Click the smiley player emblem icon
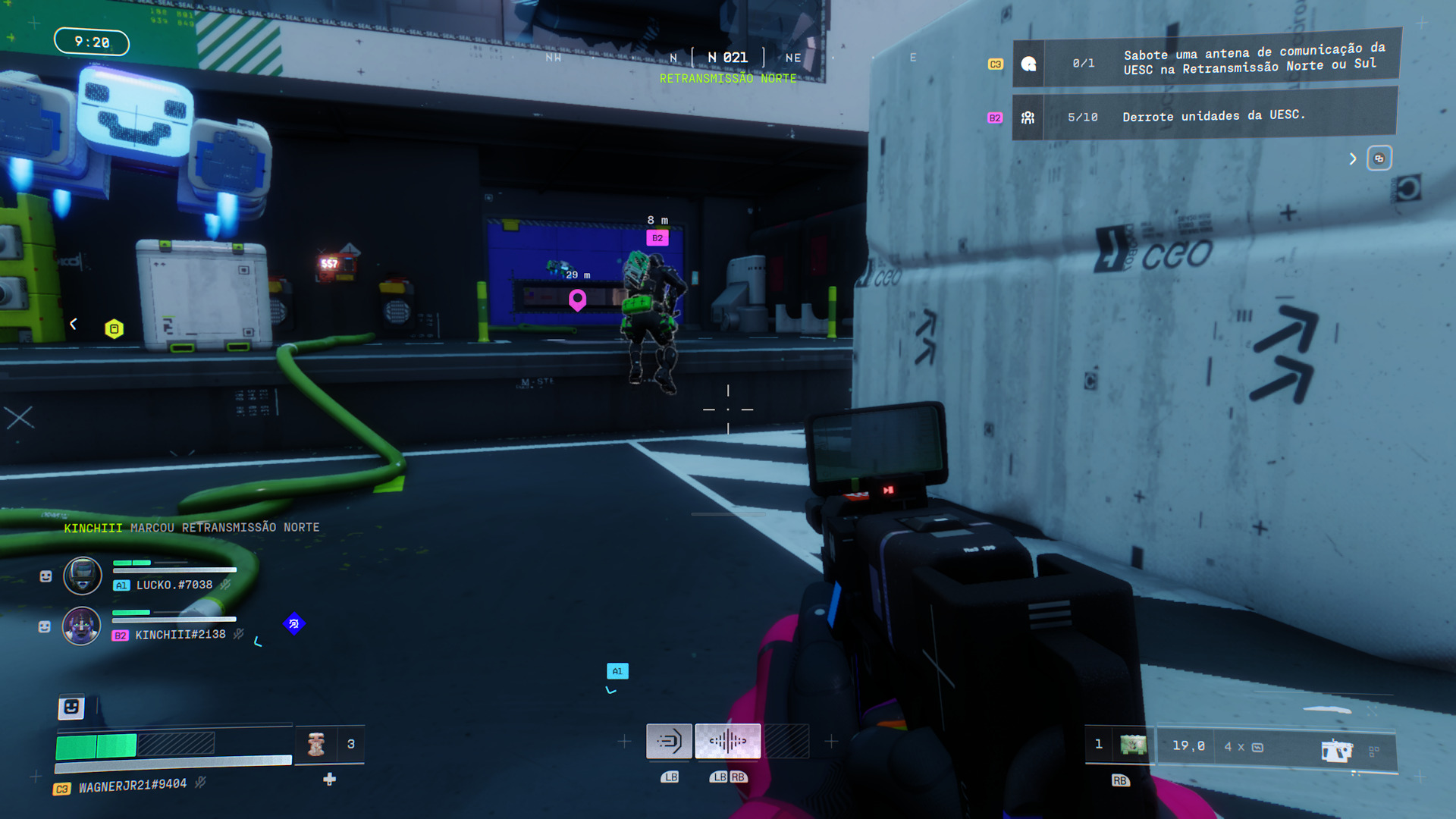 (x=71, y=708)
